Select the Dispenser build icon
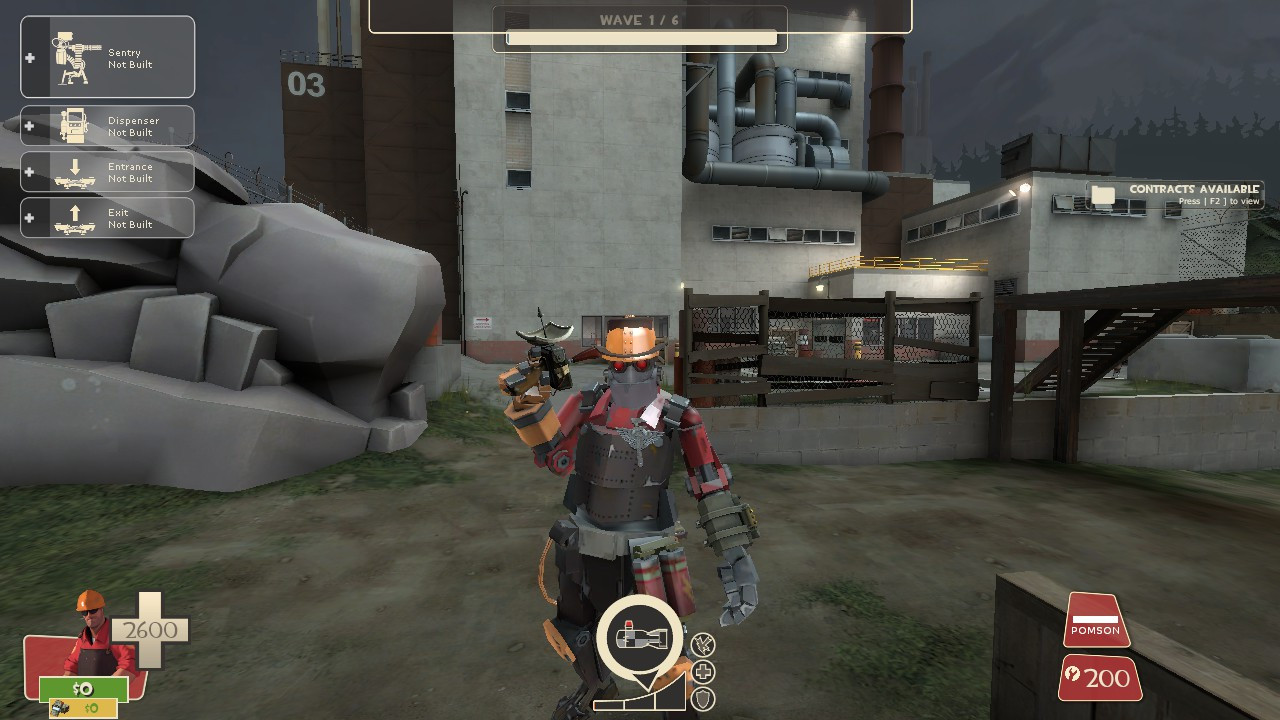Screen dimensions: 1280x720 [72, 125]
